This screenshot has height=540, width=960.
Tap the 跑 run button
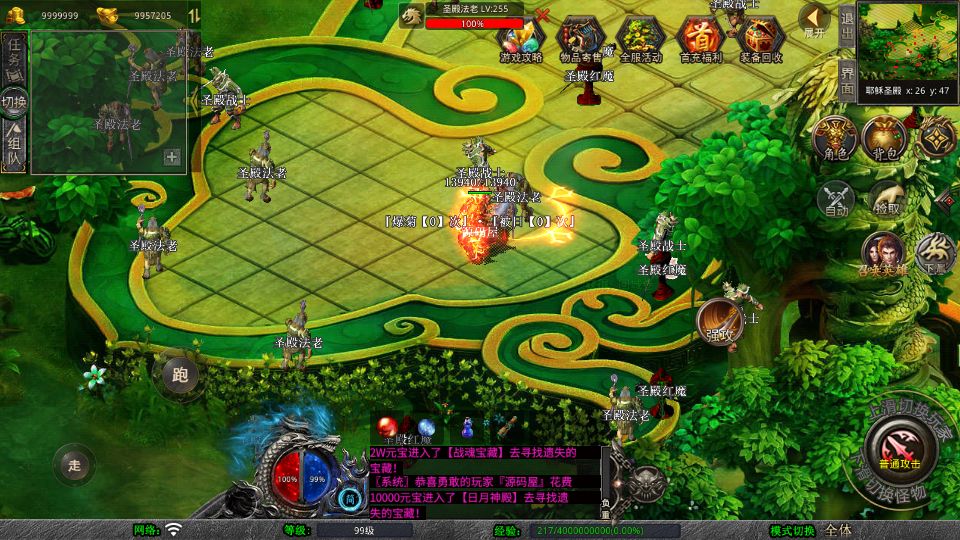(180, 376)
